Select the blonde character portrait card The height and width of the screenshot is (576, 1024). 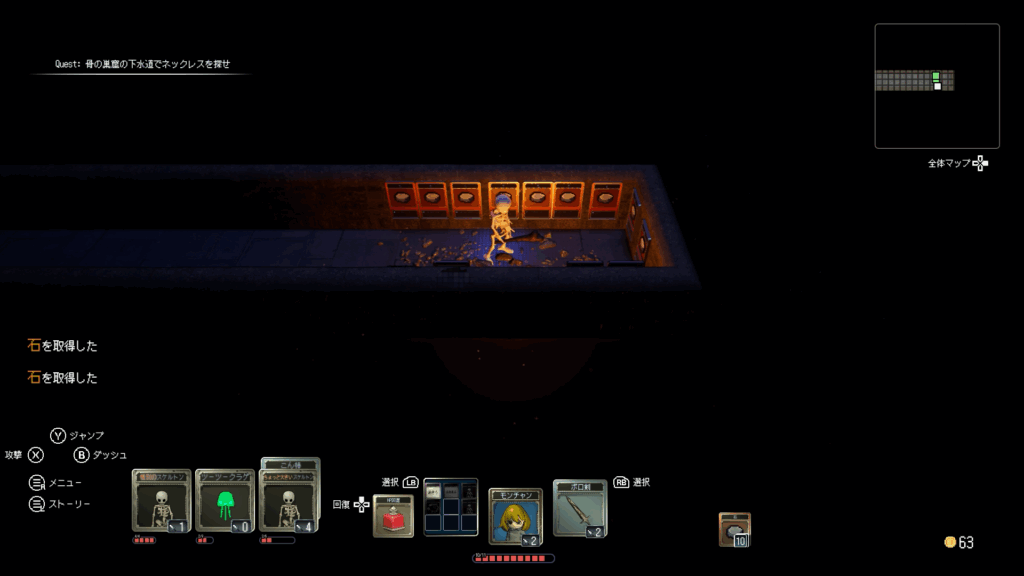(516, 517)
